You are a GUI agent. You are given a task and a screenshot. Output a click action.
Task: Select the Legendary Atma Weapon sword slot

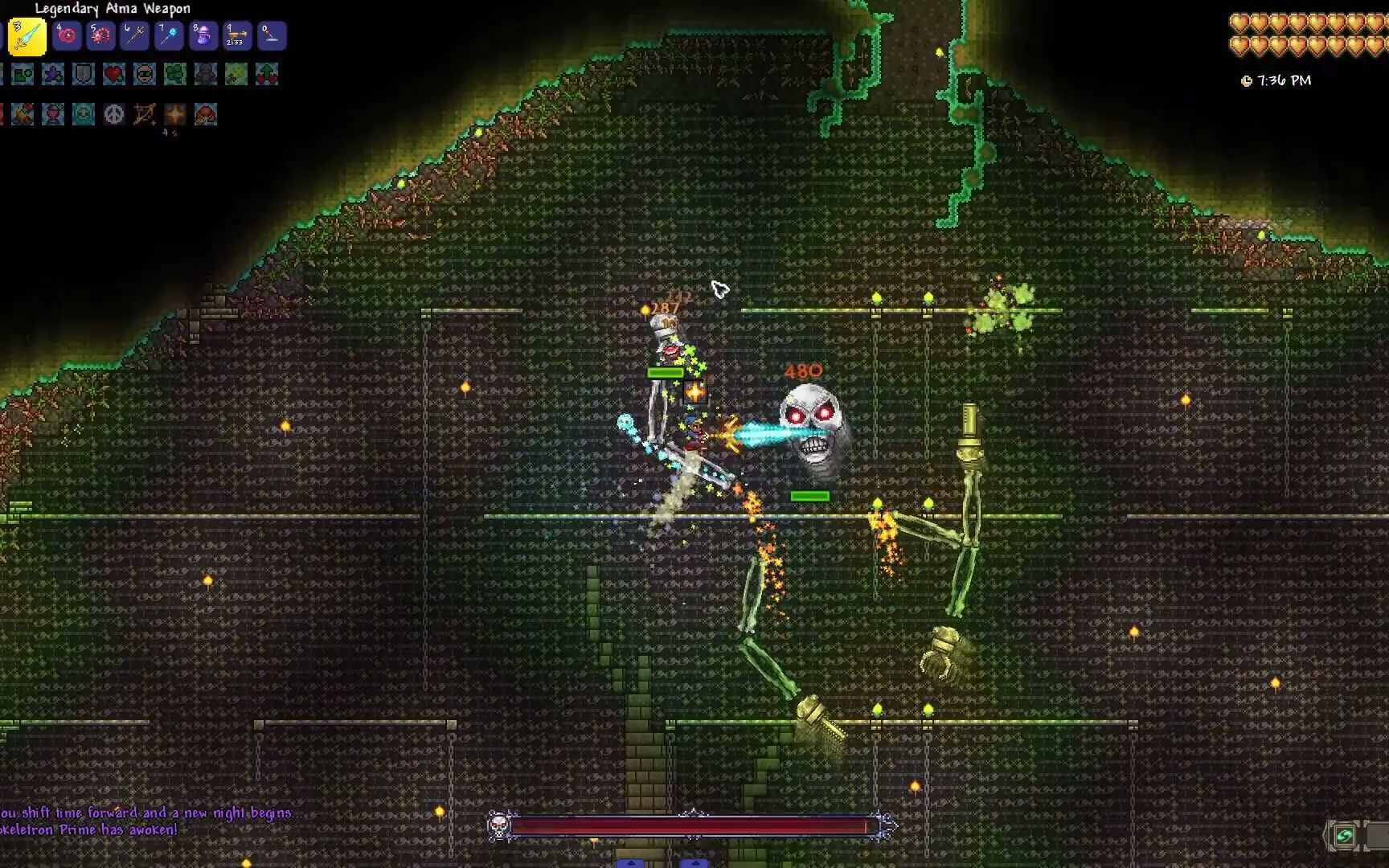click(x=27, y=37)
